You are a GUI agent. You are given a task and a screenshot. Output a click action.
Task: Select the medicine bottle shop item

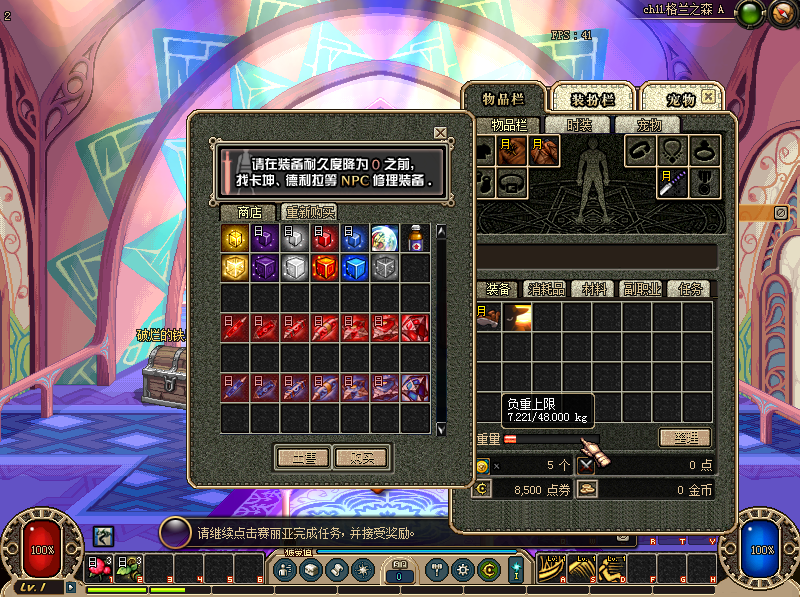click(414, 238)
